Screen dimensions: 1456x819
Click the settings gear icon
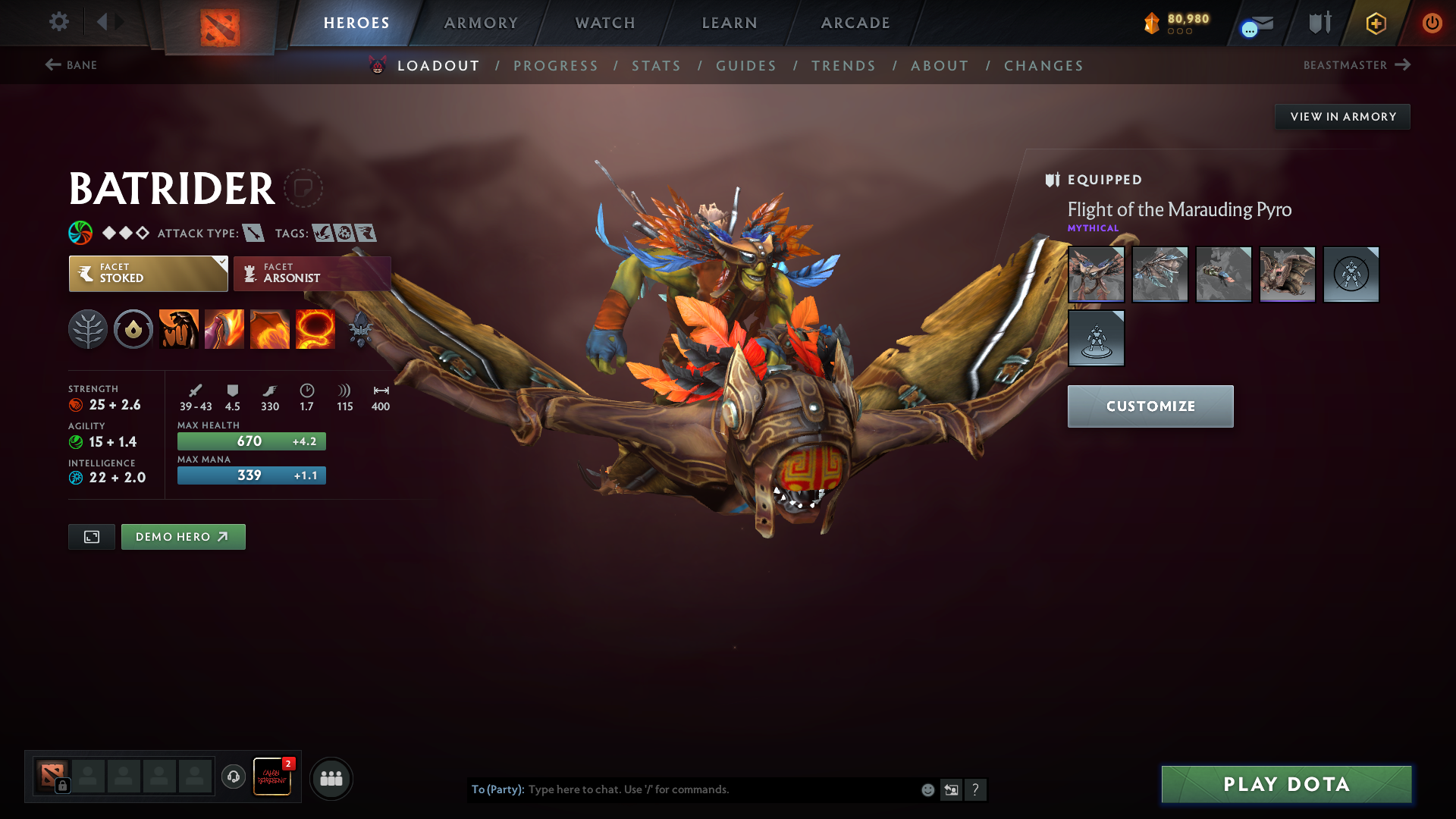click(59, 22)
